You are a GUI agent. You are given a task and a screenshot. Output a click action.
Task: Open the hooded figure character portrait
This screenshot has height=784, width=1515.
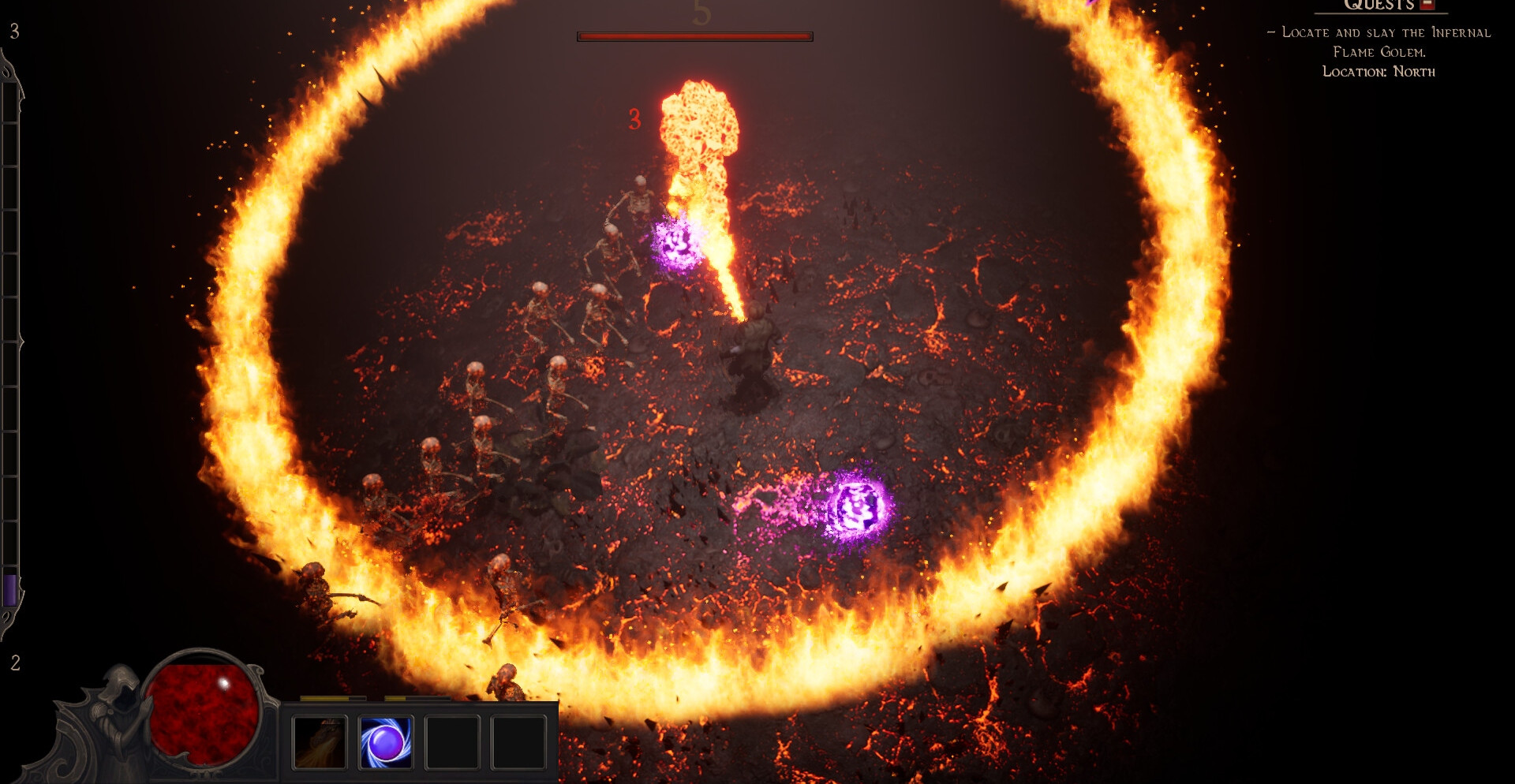(x=117, y=710)
